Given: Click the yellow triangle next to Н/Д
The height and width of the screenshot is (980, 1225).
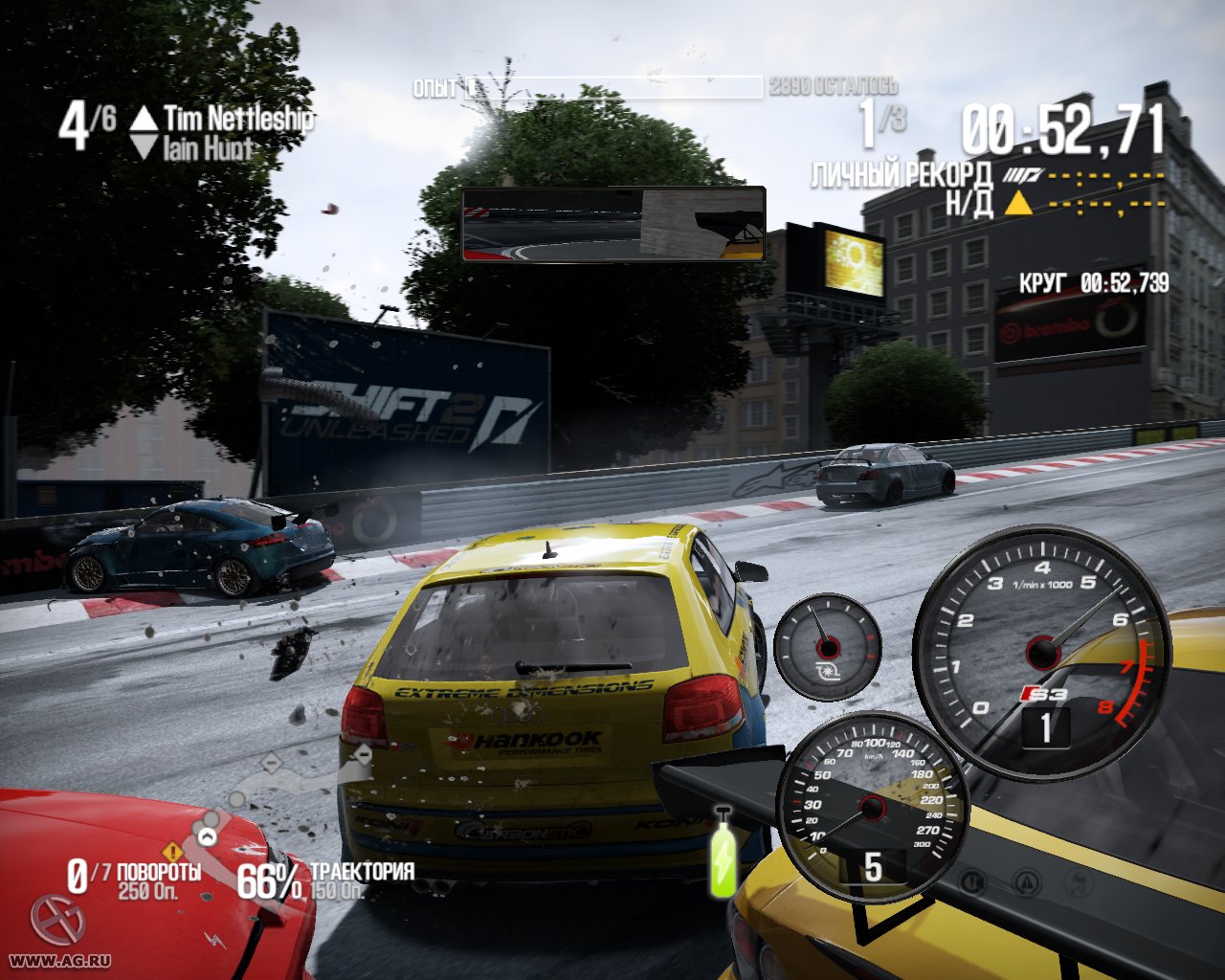Looking at the screenshot, I should tap(1017, 202).
